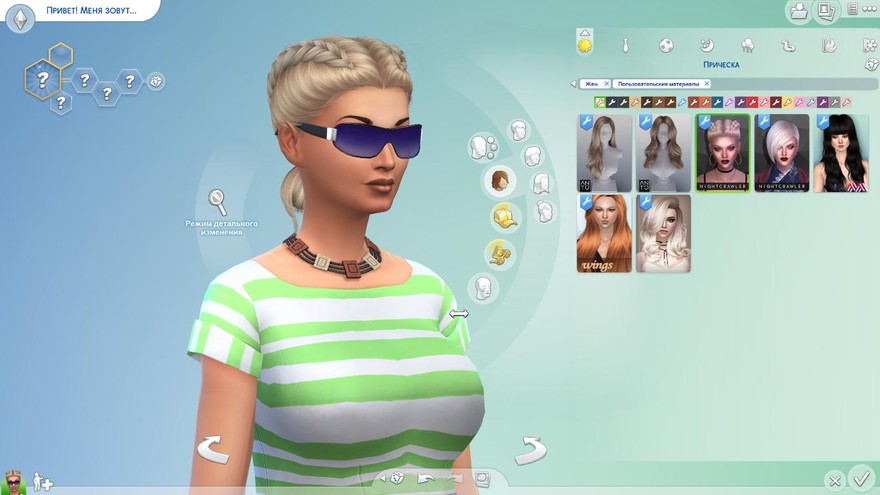Choose the white short-hair Nightcrawler hairstyle
The width and height of the screenshot is (880, 495).
pos(781,153)
